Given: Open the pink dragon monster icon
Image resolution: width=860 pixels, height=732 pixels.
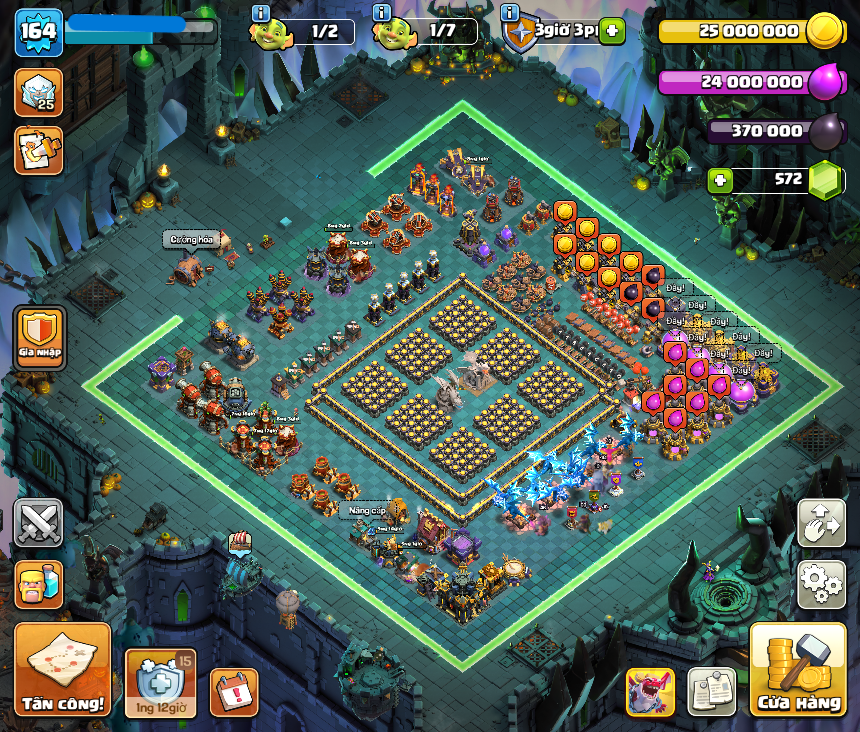Looking at the screenshot, I should pos(650,691).
